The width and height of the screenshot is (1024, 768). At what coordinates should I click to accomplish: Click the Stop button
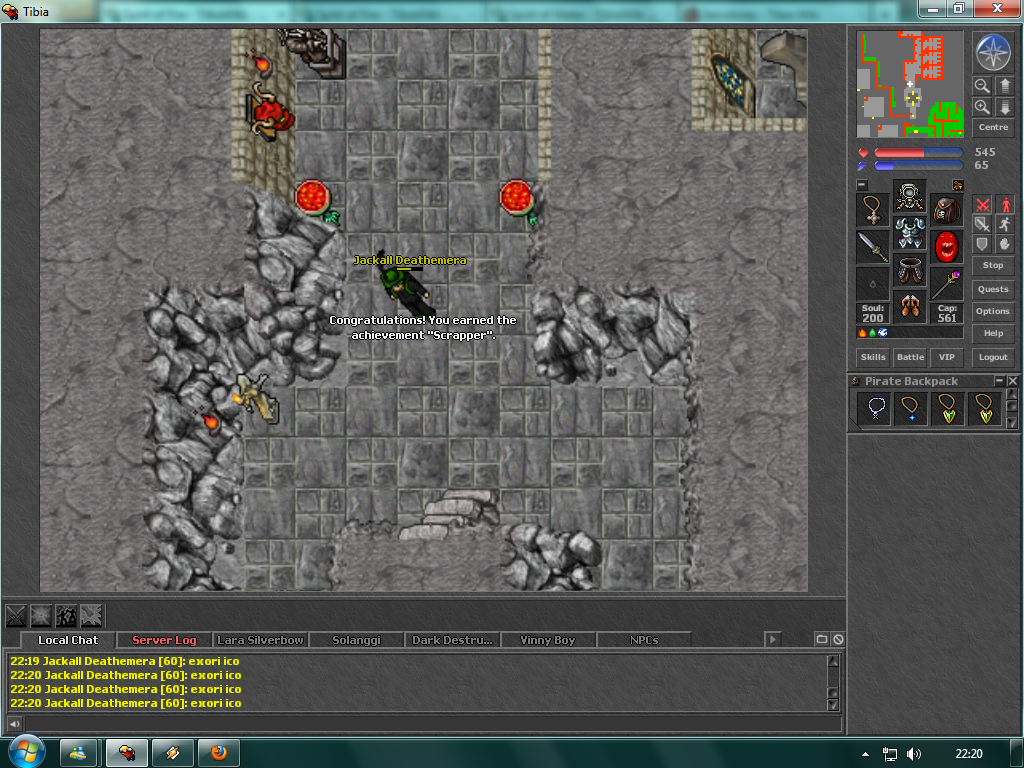pos(992,265)
